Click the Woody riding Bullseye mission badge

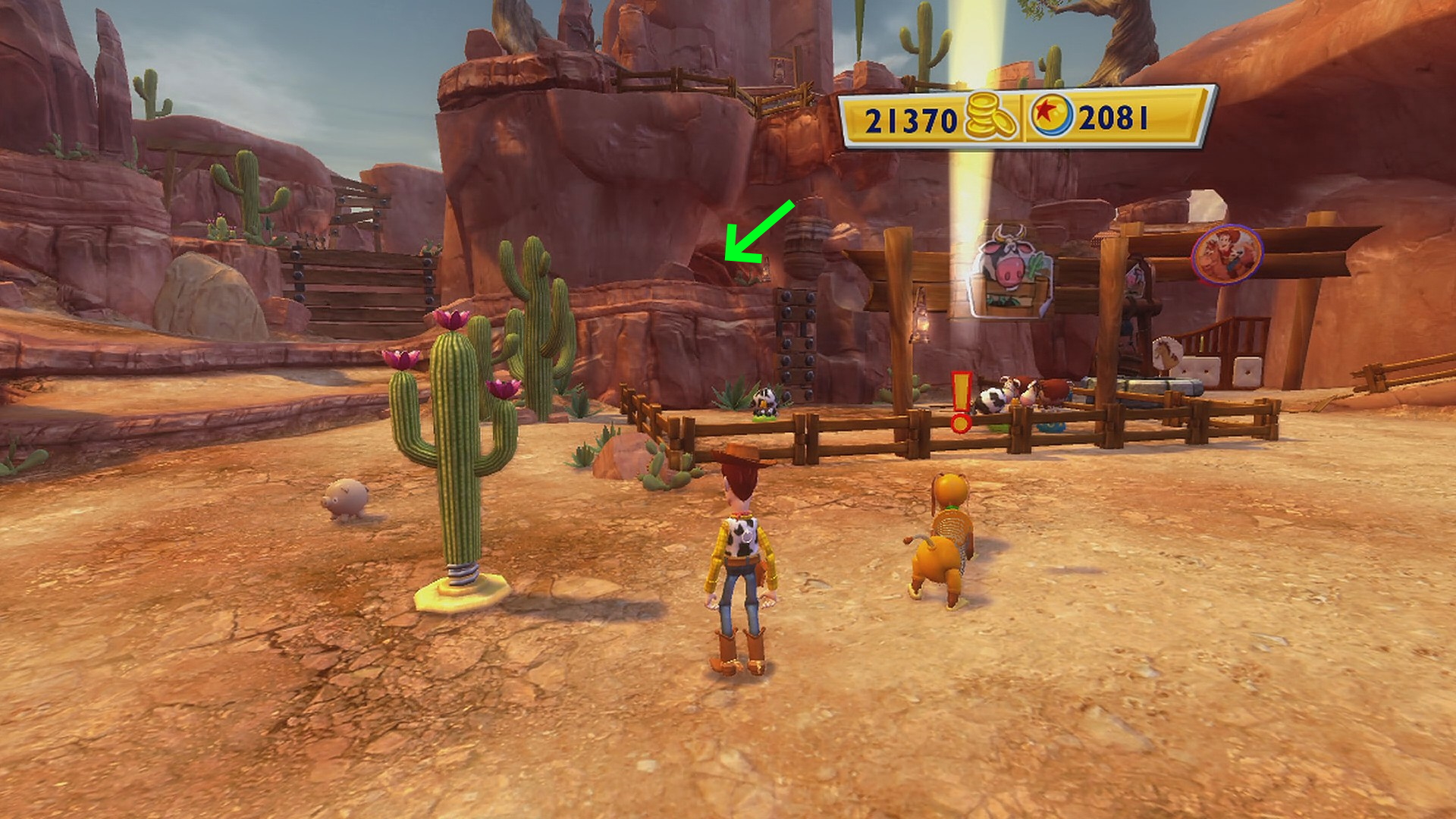(1226, 254)
